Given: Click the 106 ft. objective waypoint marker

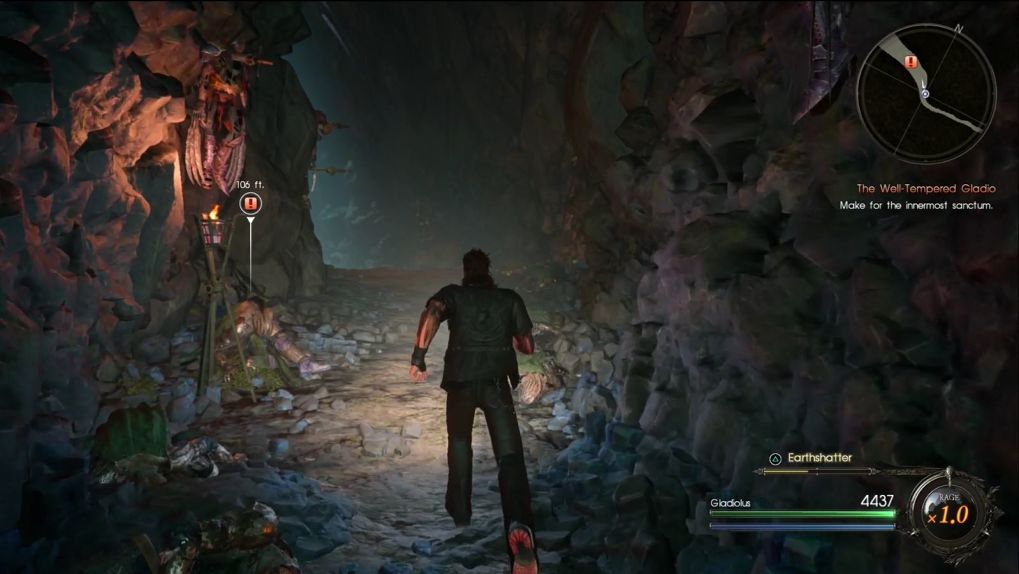Looking at the screenshot, I should coord(250,204).
